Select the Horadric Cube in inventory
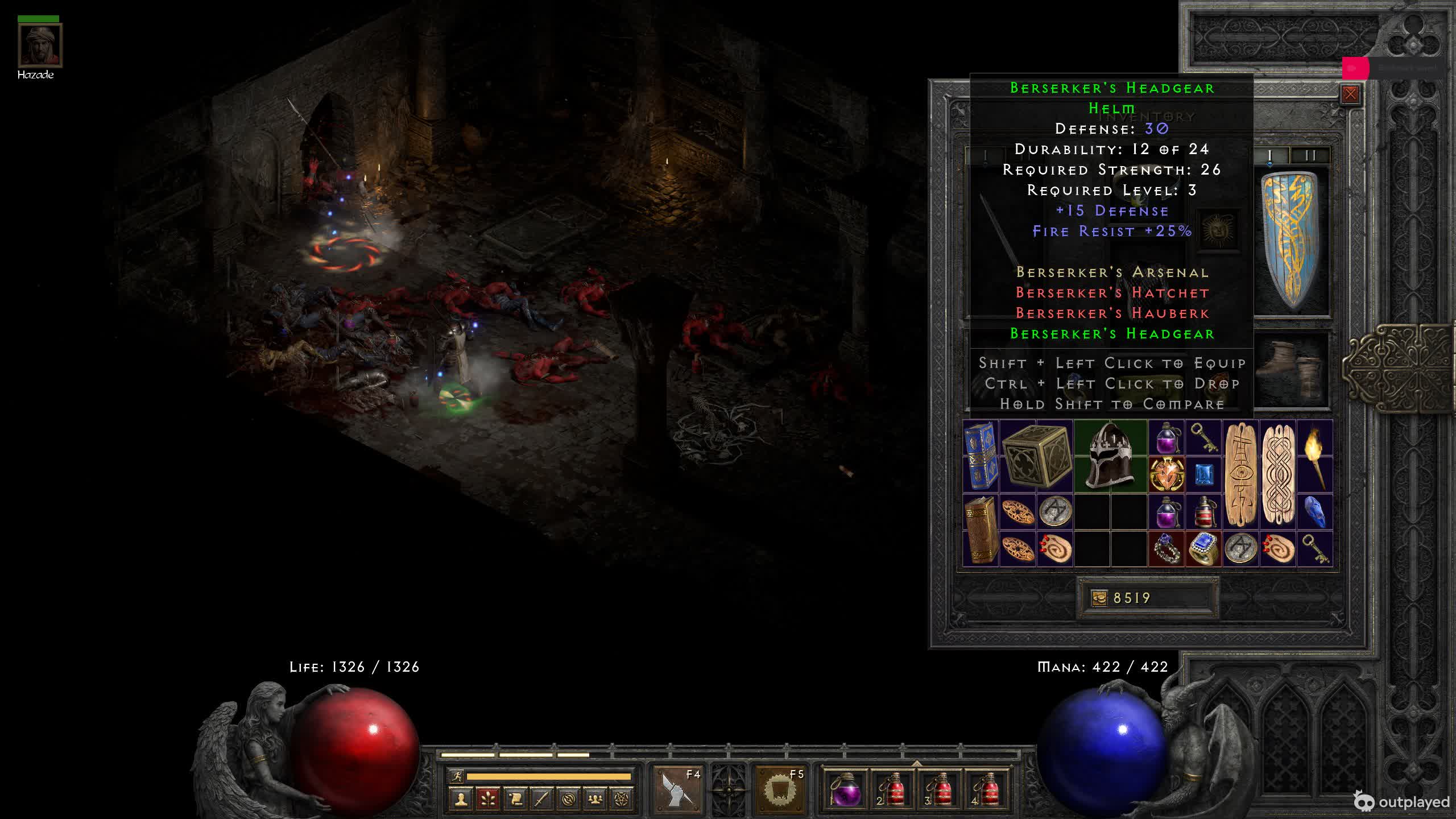The width and height of the screenshot is (1456, 819). pyautogui.click(x=1036, y=456)
